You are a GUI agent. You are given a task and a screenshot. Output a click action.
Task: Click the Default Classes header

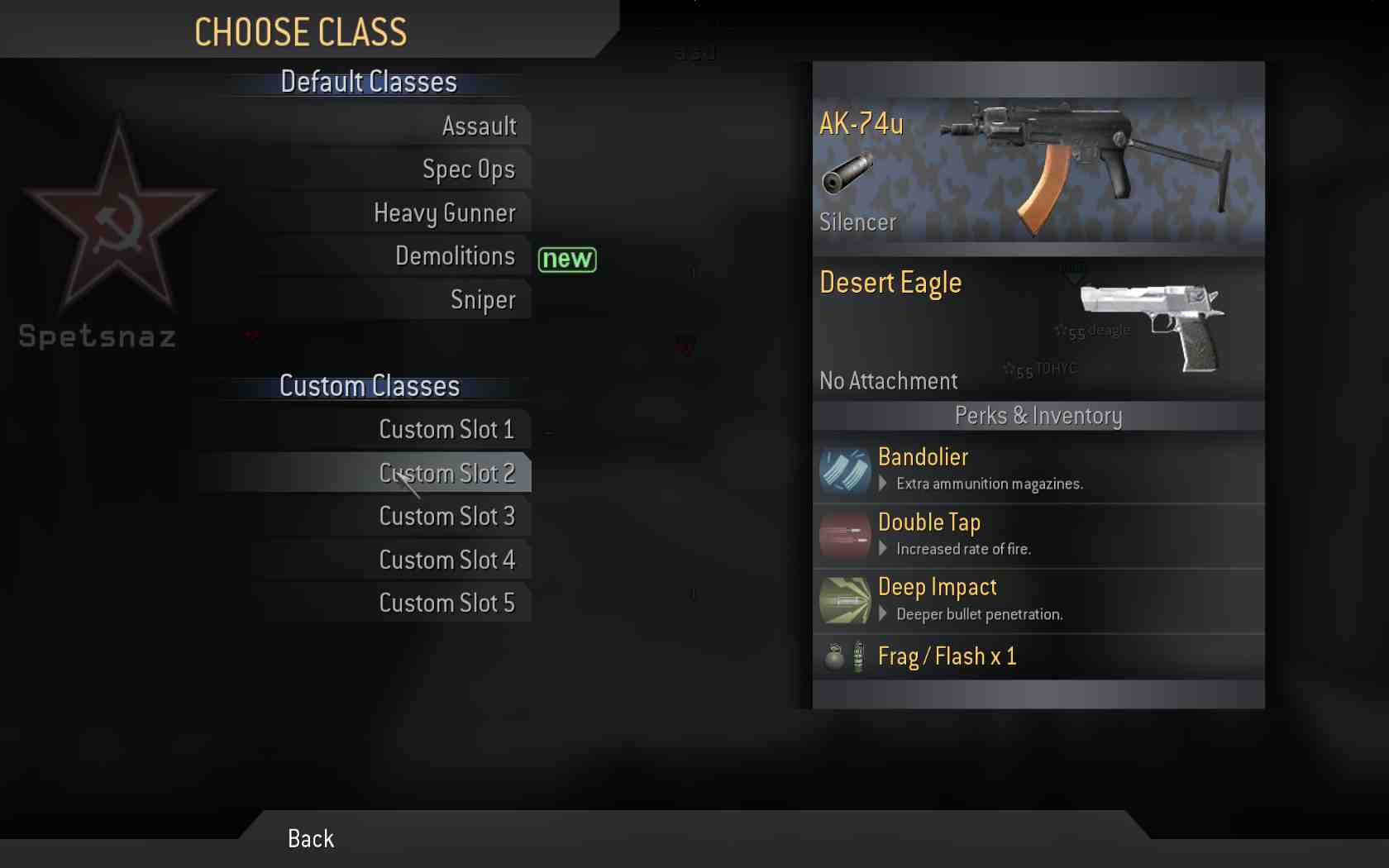[x=369, y=82]
